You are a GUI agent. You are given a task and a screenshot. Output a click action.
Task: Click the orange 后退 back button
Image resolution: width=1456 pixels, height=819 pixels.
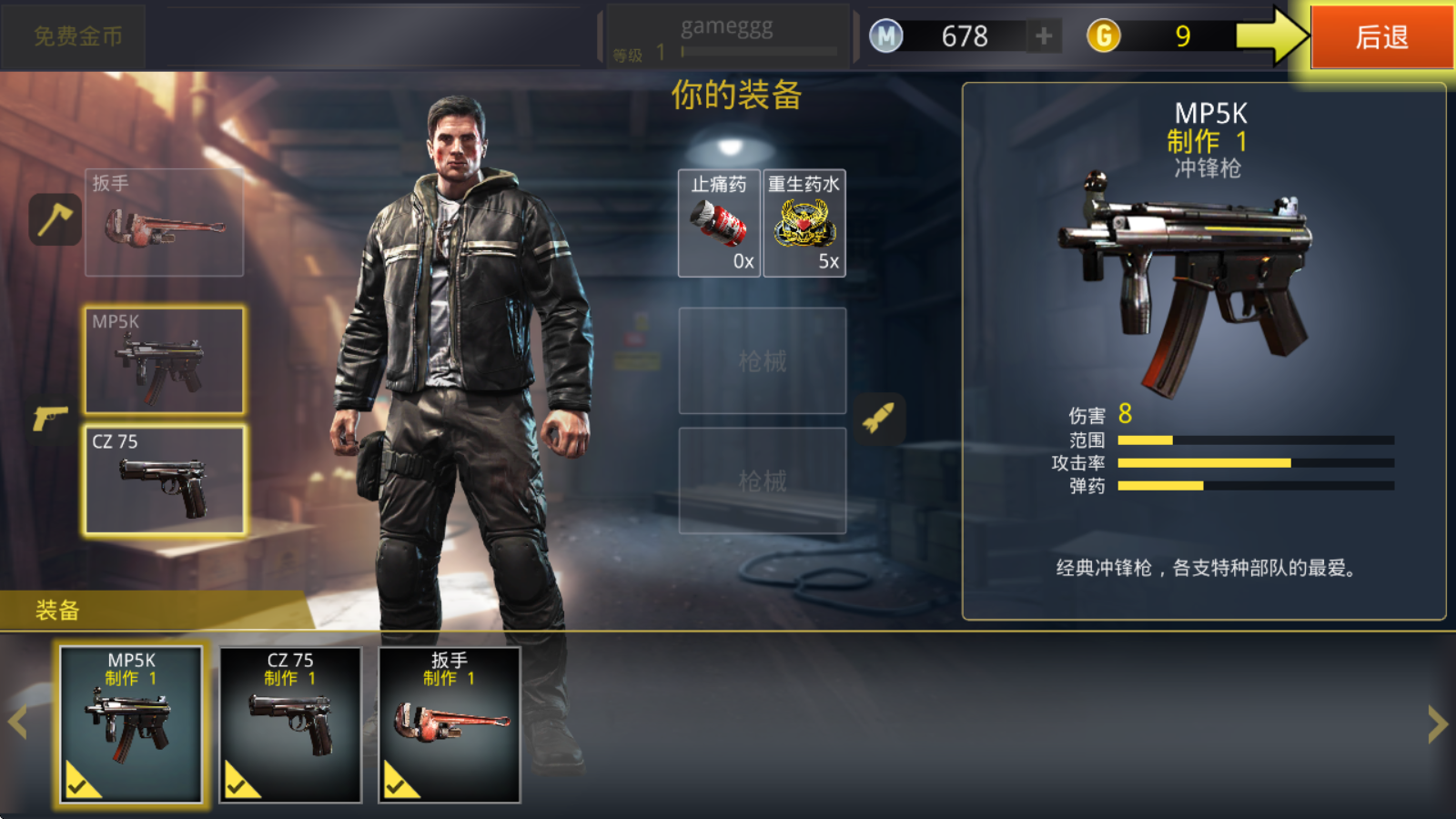[1380, 36]
